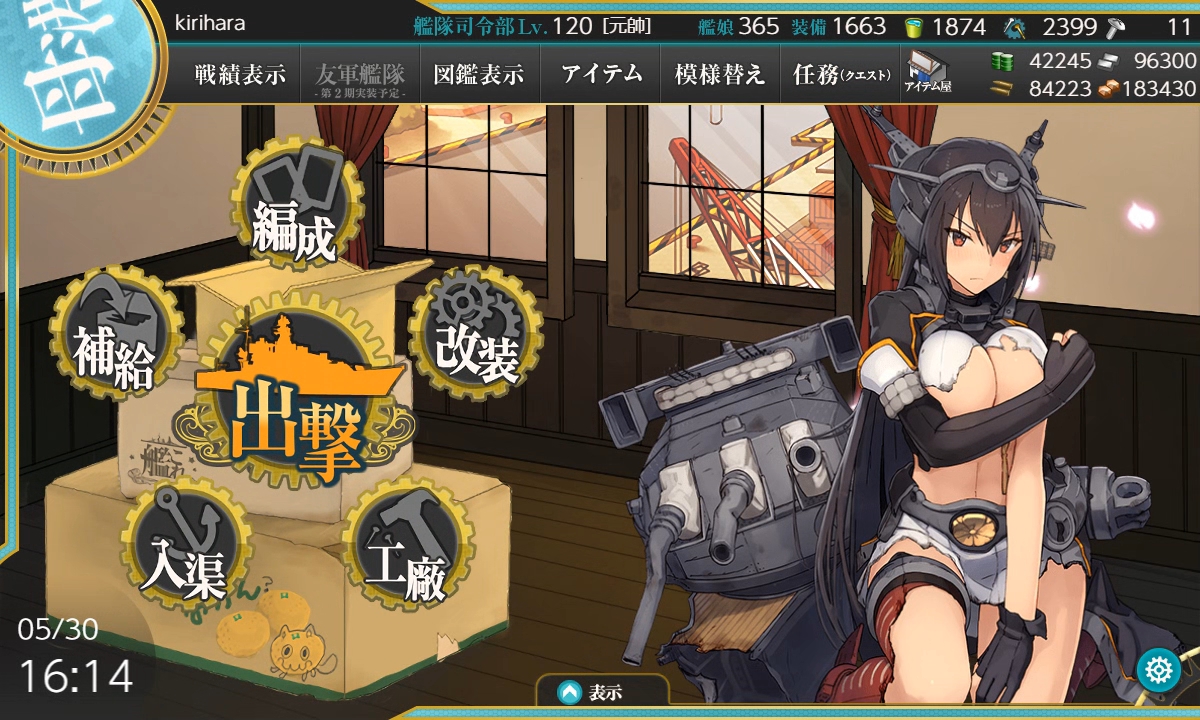Show the 戦績表示 battle record
Viewport: 1200px width, 720px height.
click(x=240, y=75)
